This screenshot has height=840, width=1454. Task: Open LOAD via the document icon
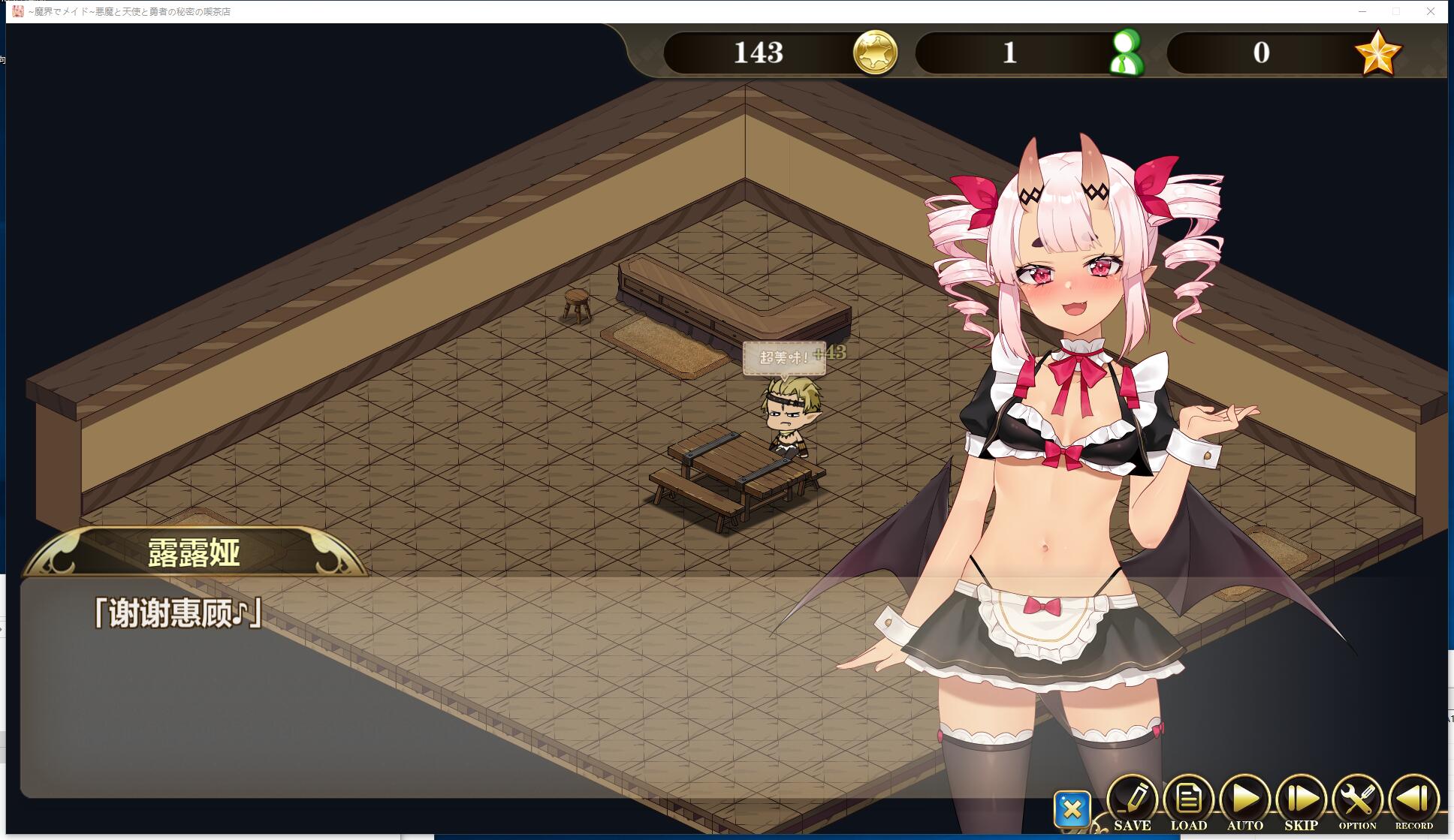tap(1190, 797)
